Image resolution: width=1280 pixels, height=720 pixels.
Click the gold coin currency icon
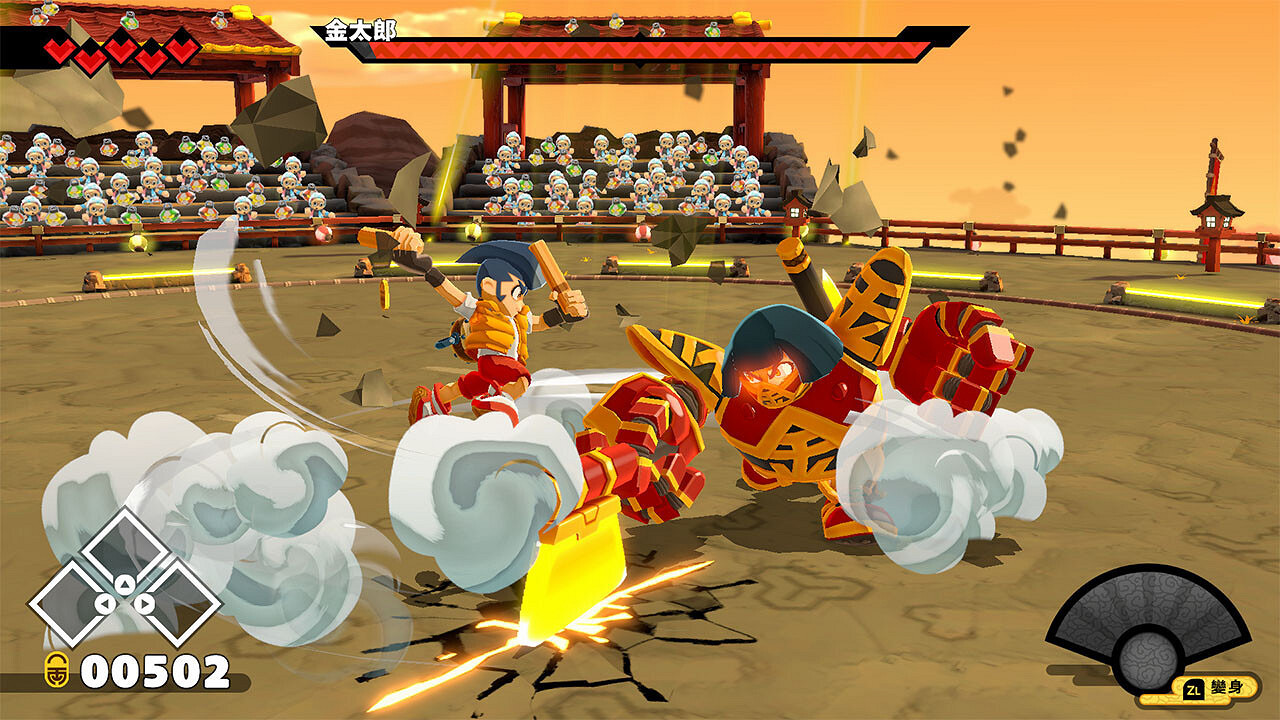tap(56, 670)
